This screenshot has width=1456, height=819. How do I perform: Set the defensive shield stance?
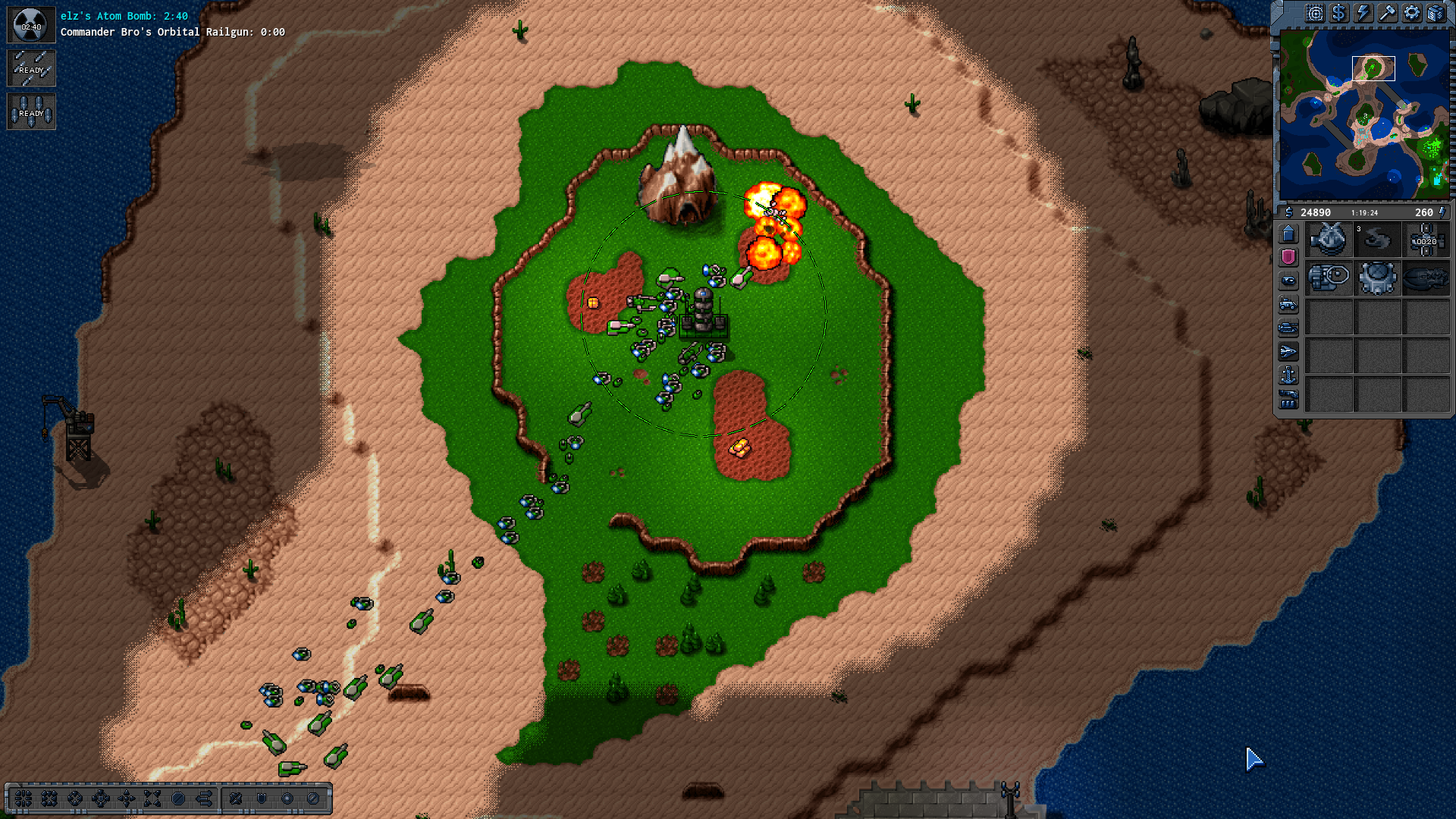pos(262,799)
